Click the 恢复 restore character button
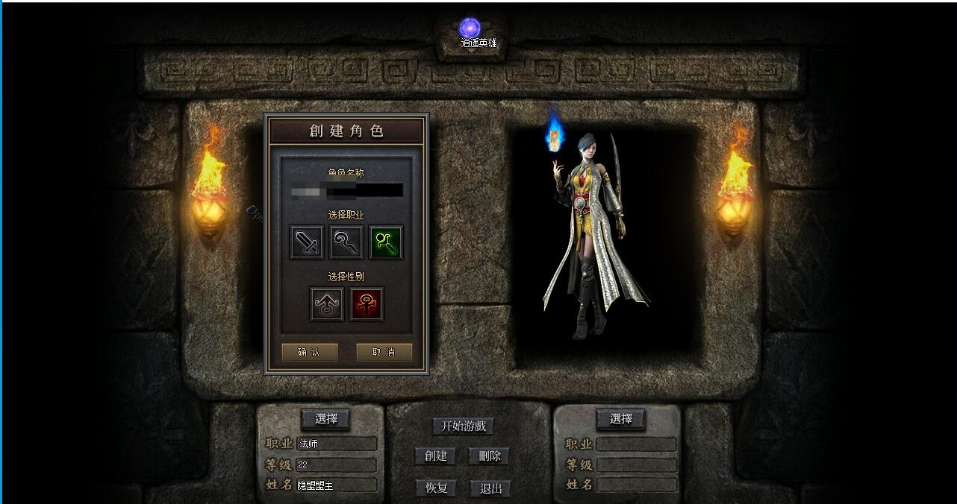Screen dimensions: 957x504 (x=435, y=488)
